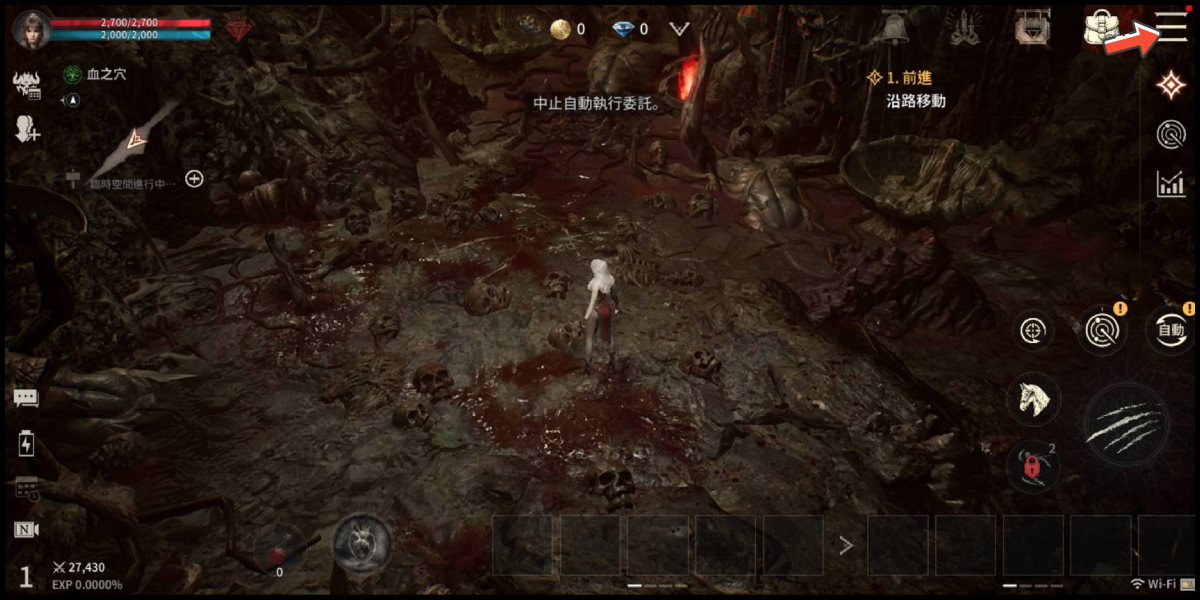The width and height of the screenshot is (1200, 600).
Task: Open the chat speech bubble
Action: coord(26,398)
